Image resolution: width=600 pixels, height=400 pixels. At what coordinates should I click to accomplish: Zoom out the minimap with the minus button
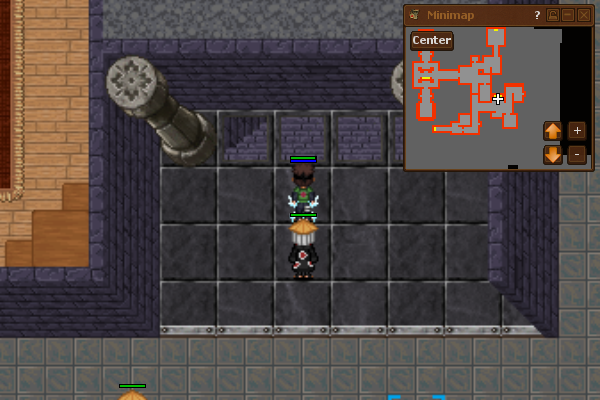(x=577, y=155)
